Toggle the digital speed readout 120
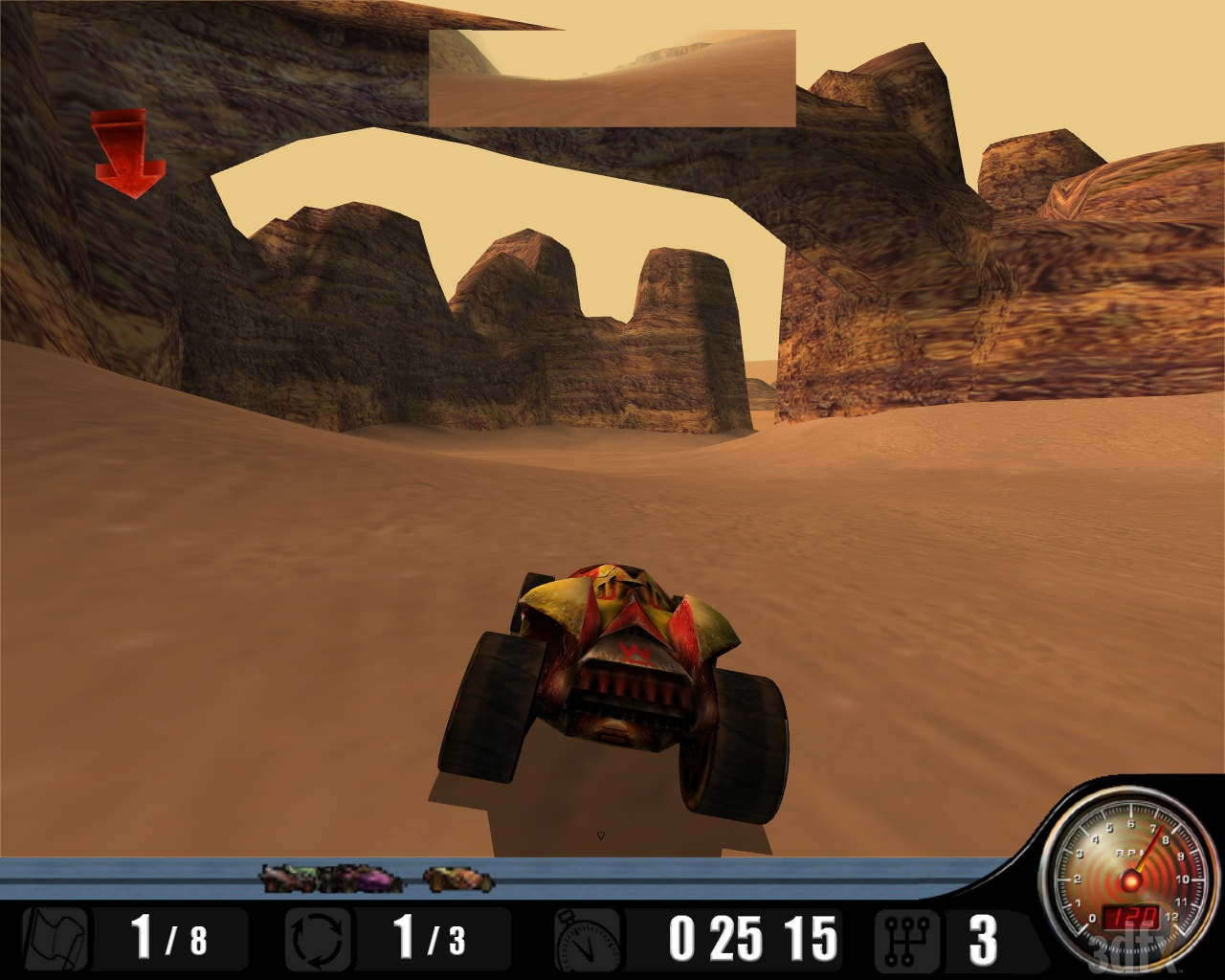Image resolution: width=1225 pixels, height=980 pixels. 1131,917
